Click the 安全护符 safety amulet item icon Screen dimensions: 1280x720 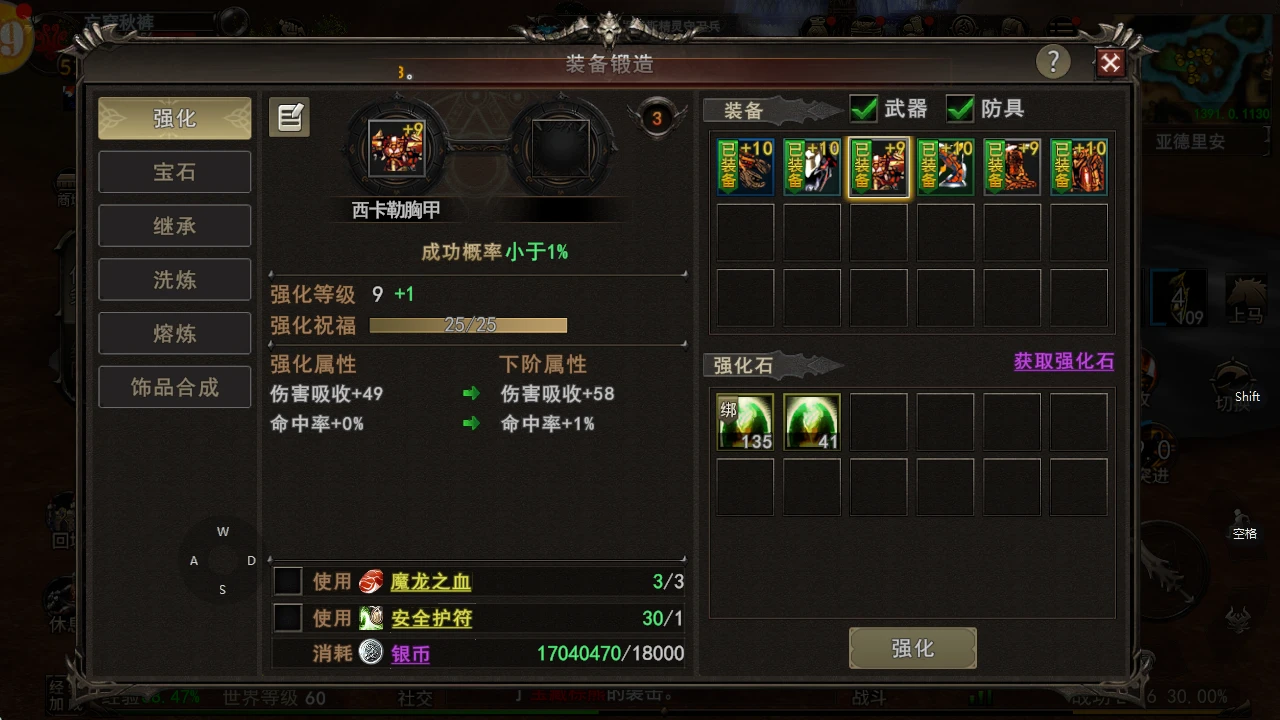click(370, 618)
